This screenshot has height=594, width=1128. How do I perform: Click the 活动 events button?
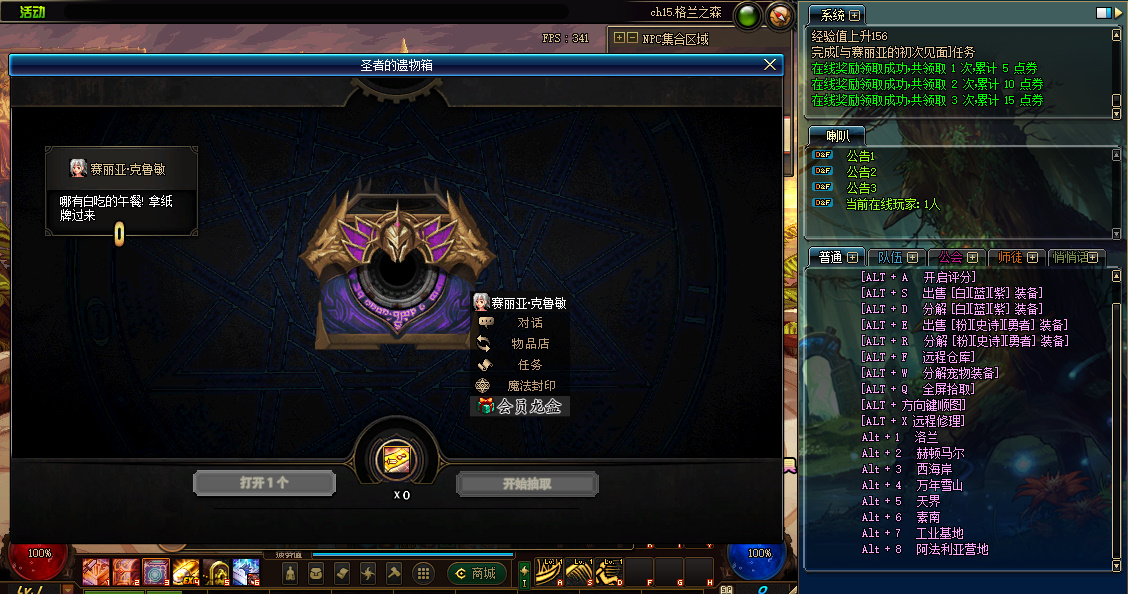(34, 12)
